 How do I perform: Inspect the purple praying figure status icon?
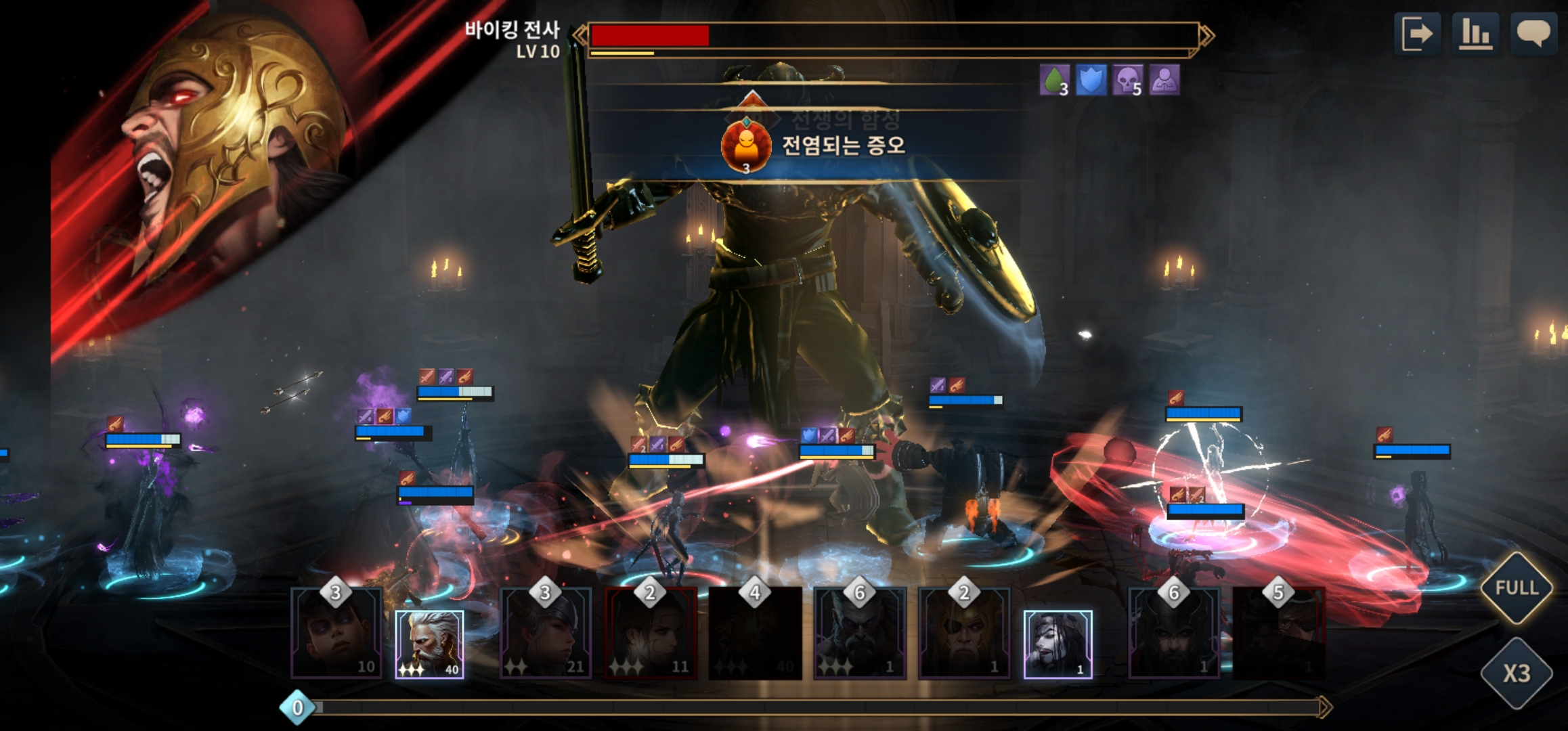click(x=1164, y=81)
